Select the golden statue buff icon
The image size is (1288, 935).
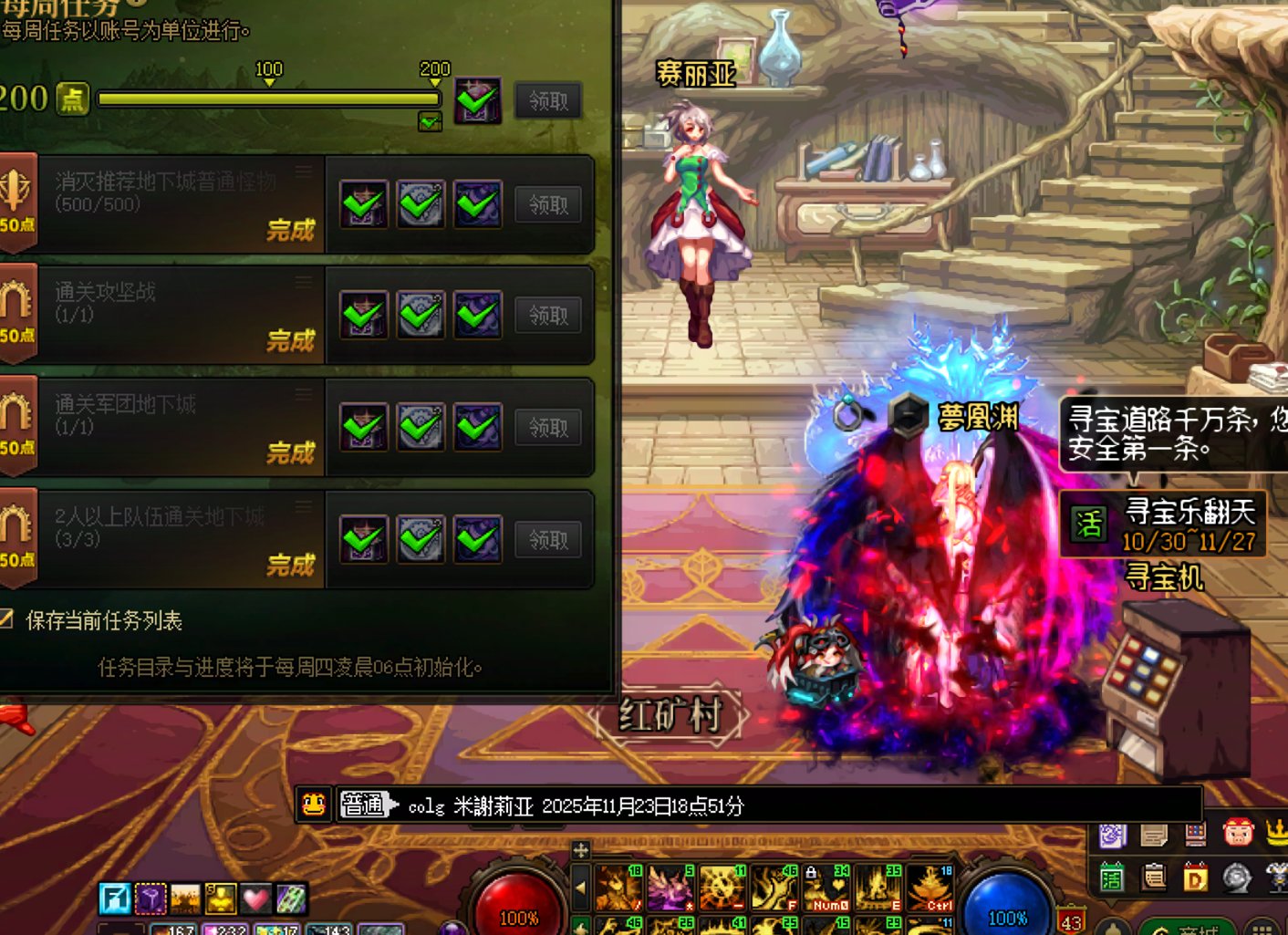[x=221, y=899]
